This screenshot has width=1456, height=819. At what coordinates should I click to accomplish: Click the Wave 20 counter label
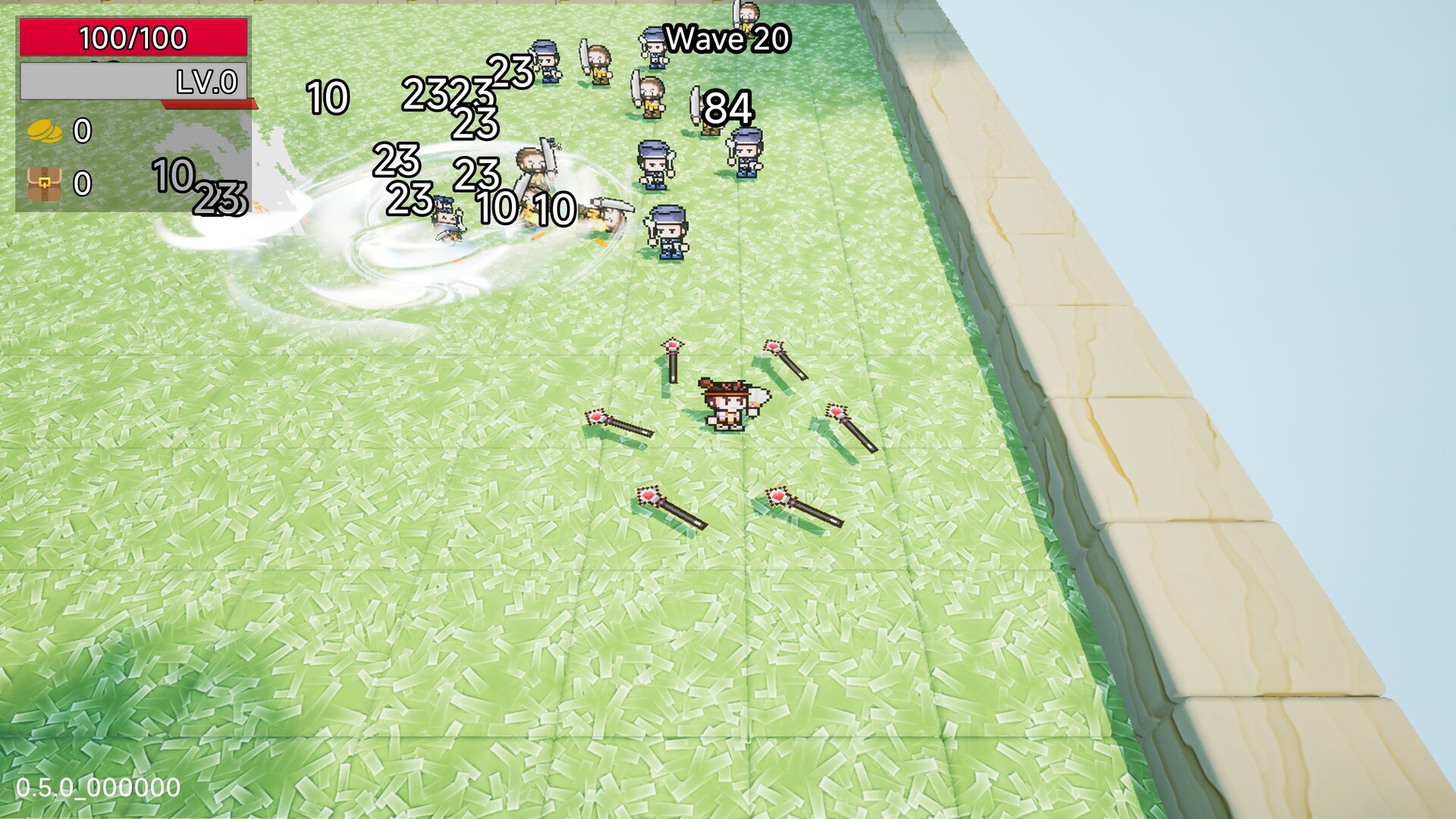[730, 38]
